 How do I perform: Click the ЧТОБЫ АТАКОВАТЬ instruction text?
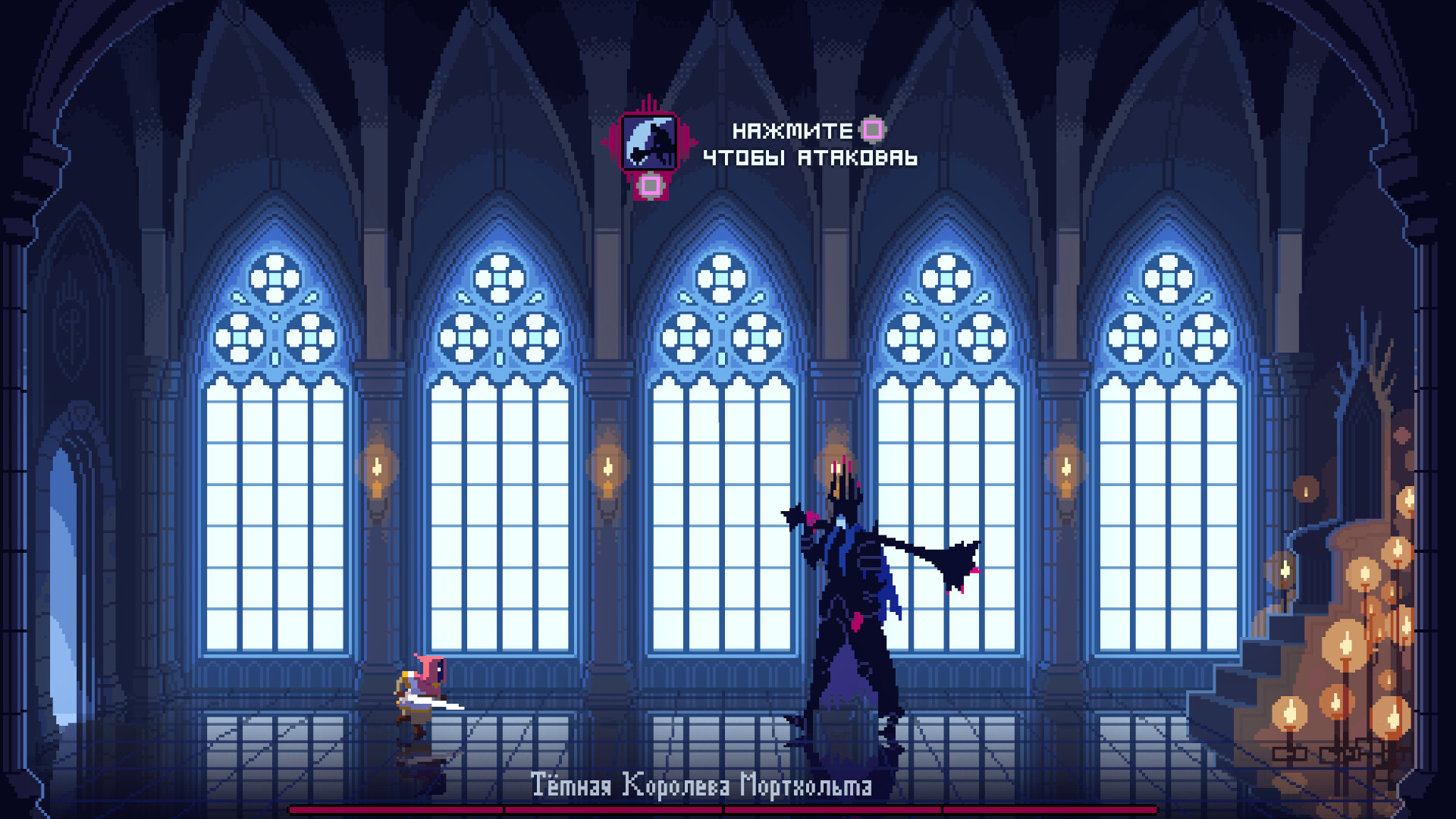click(x=810, y=159)
